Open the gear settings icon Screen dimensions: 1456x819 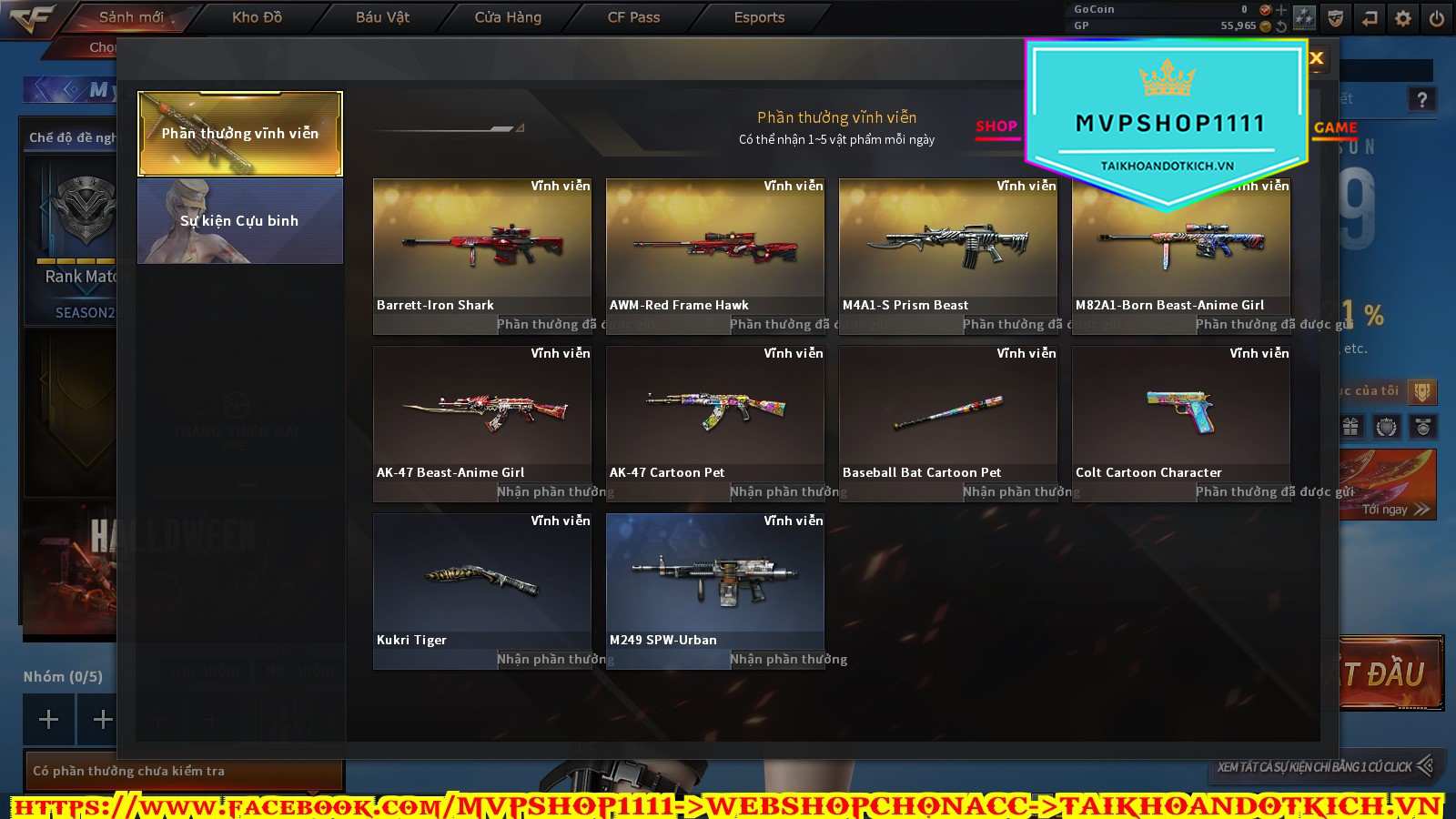tap(1403, 18)
